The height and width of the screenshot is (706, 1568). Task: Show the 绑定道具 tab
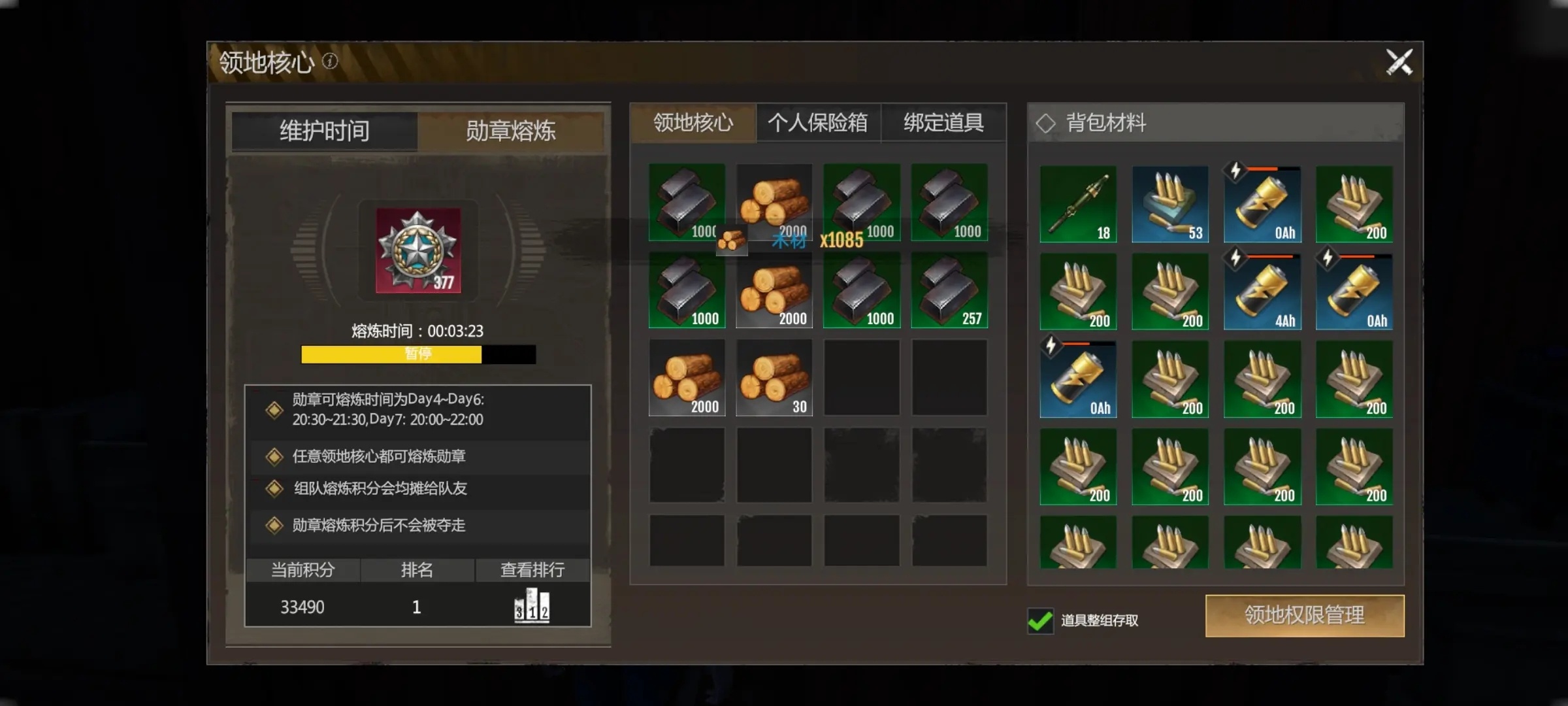tap(943, 123)
